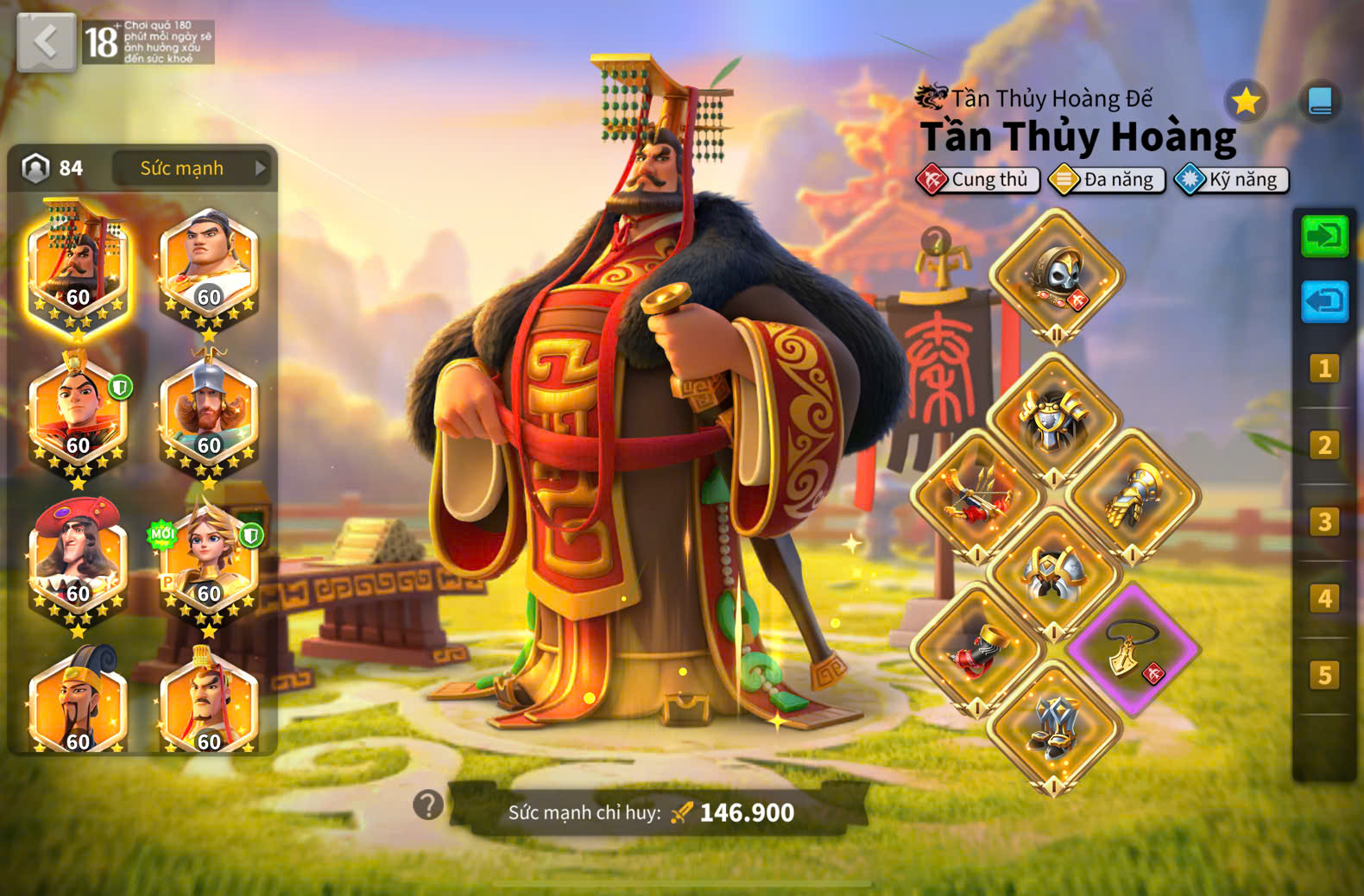Open the blue book info button
This screenshot has width=1364, height=896.
click(1319, 102)
